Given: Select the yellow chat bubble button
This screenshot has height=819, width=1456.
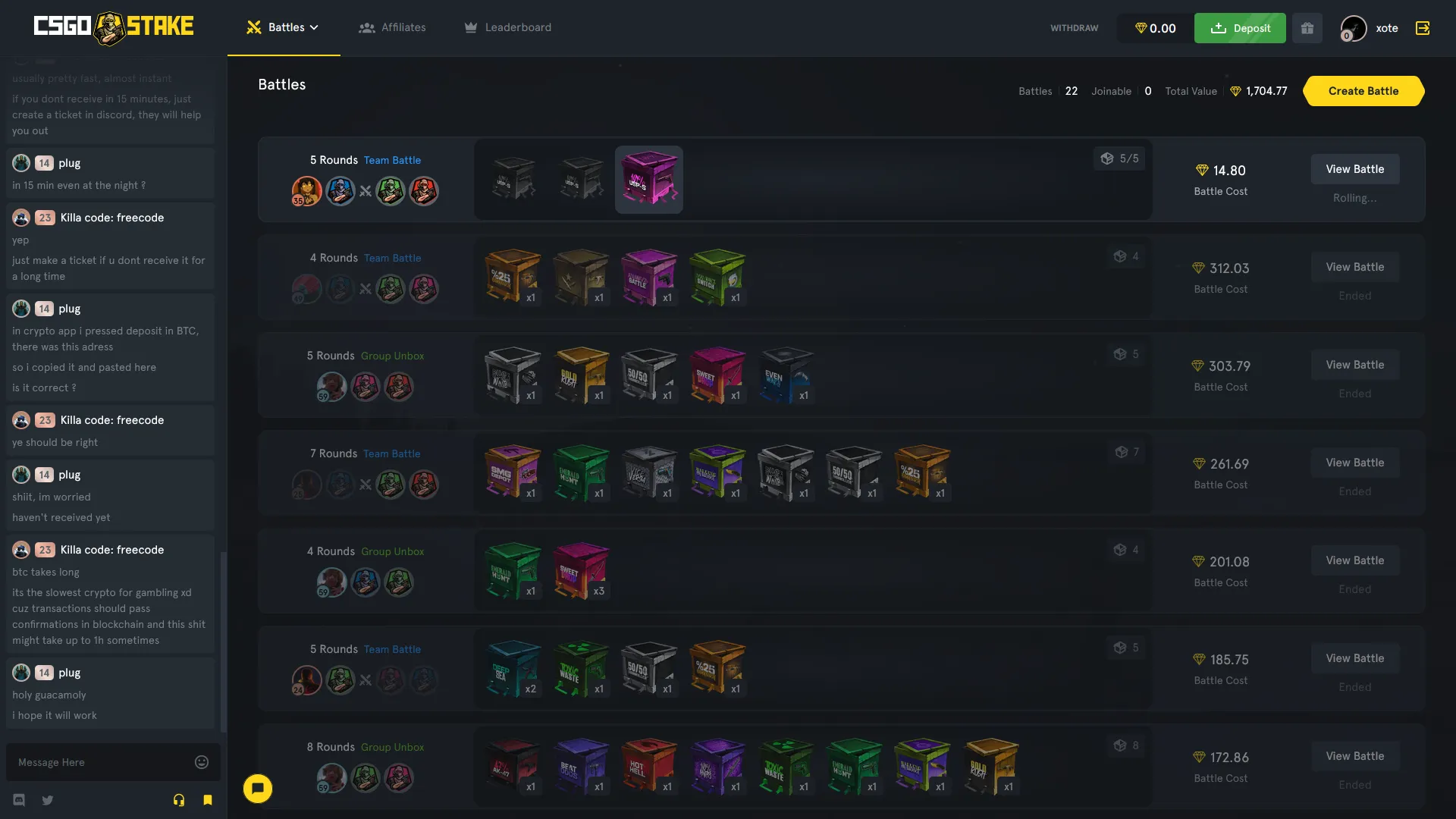Looking at the screenshot, I should (x=258, y=789).
